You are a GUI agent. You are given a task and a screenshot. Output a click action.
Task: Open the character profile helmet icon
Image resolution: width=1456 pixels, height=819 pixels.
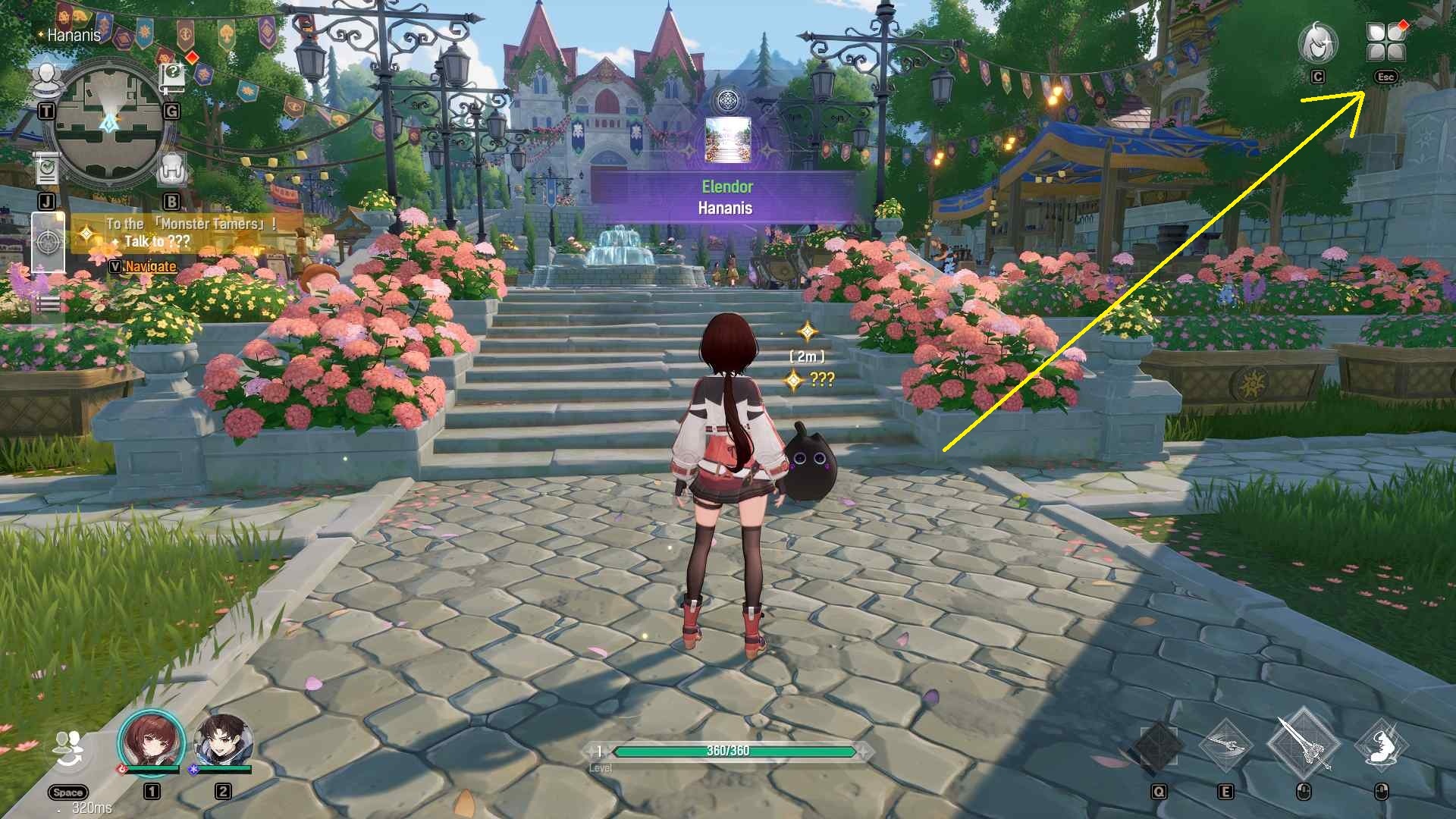click(1318, 42)
